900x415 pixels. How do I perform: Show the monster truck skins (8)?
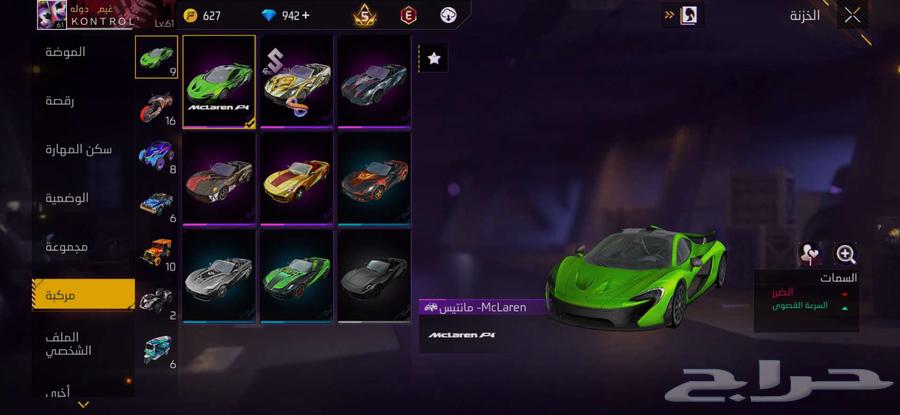[x=156, y=155]
